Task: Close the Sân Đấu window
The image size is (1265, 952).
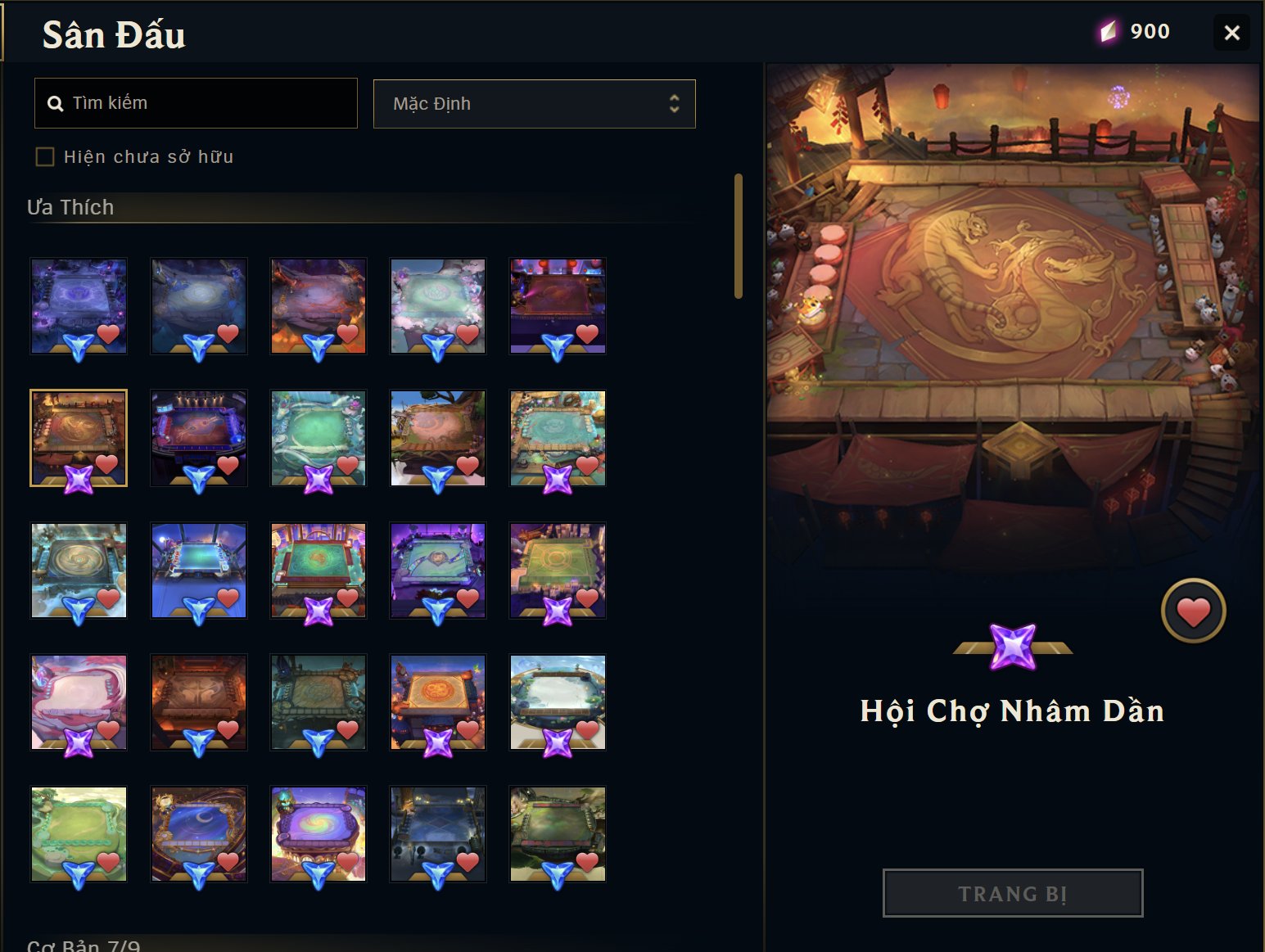Action: pyautogui.click(x=1231, y=33)
